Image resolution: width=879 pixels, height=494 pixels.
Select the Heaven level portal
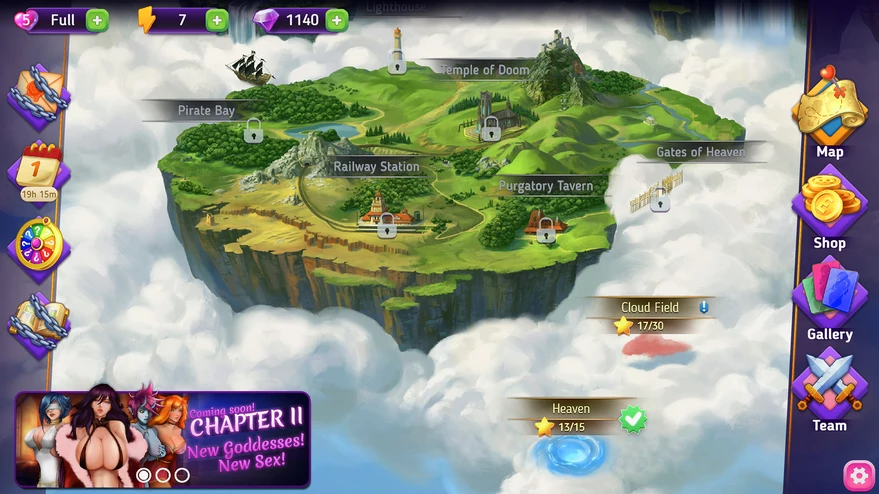tap(572, 450)
